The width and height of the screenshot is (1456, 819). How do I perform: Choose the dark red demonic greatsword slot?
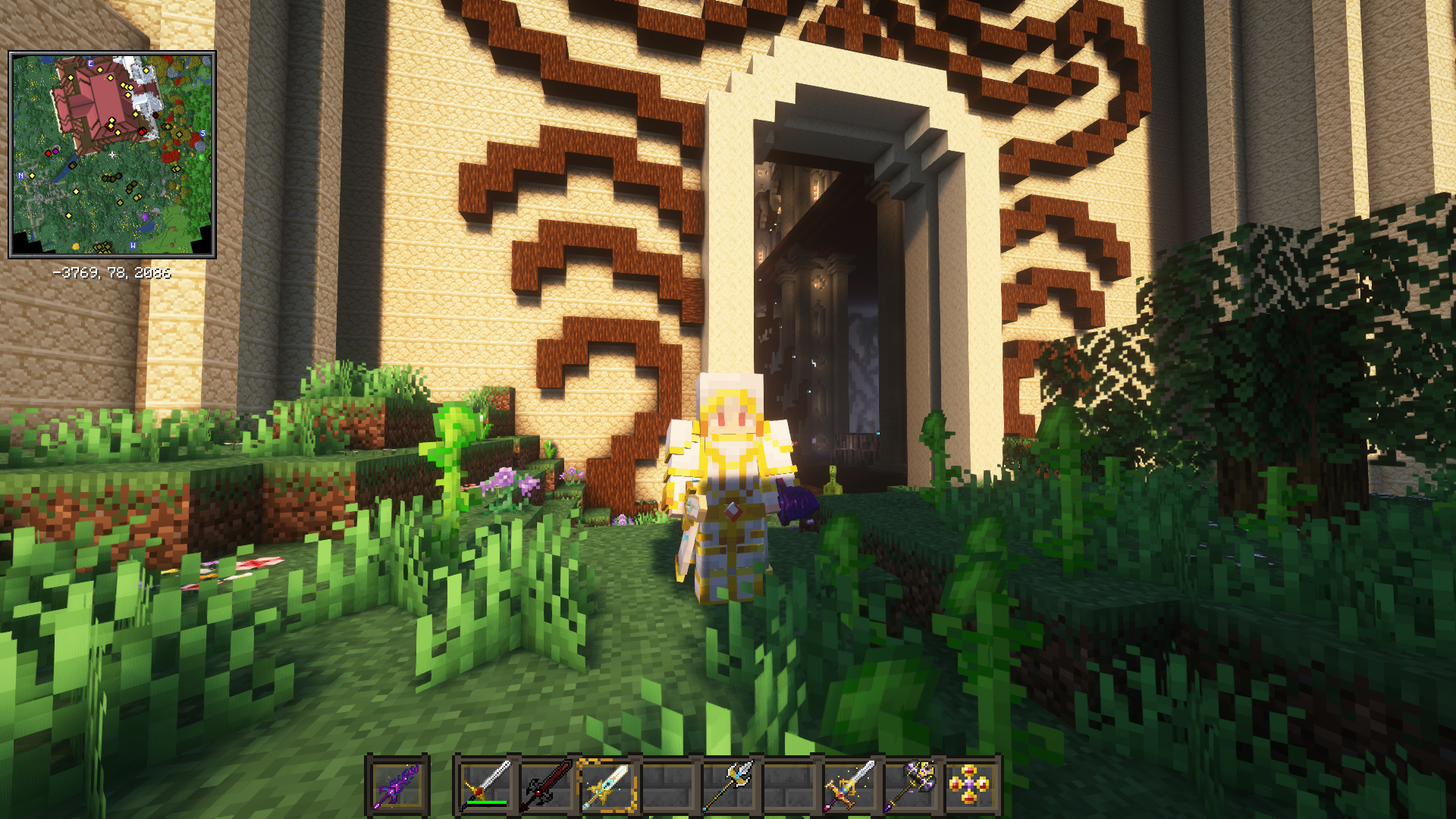point(547,786)
